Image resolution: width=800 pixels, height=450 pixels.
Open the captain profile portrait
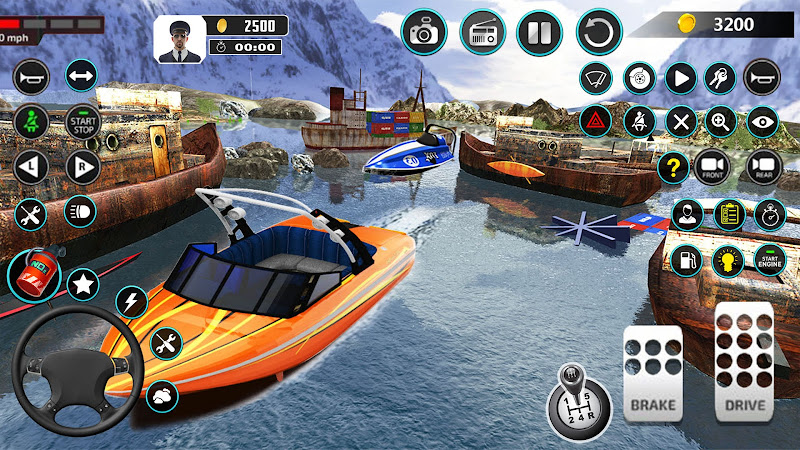pyautogui.click(x=179, y=38)
